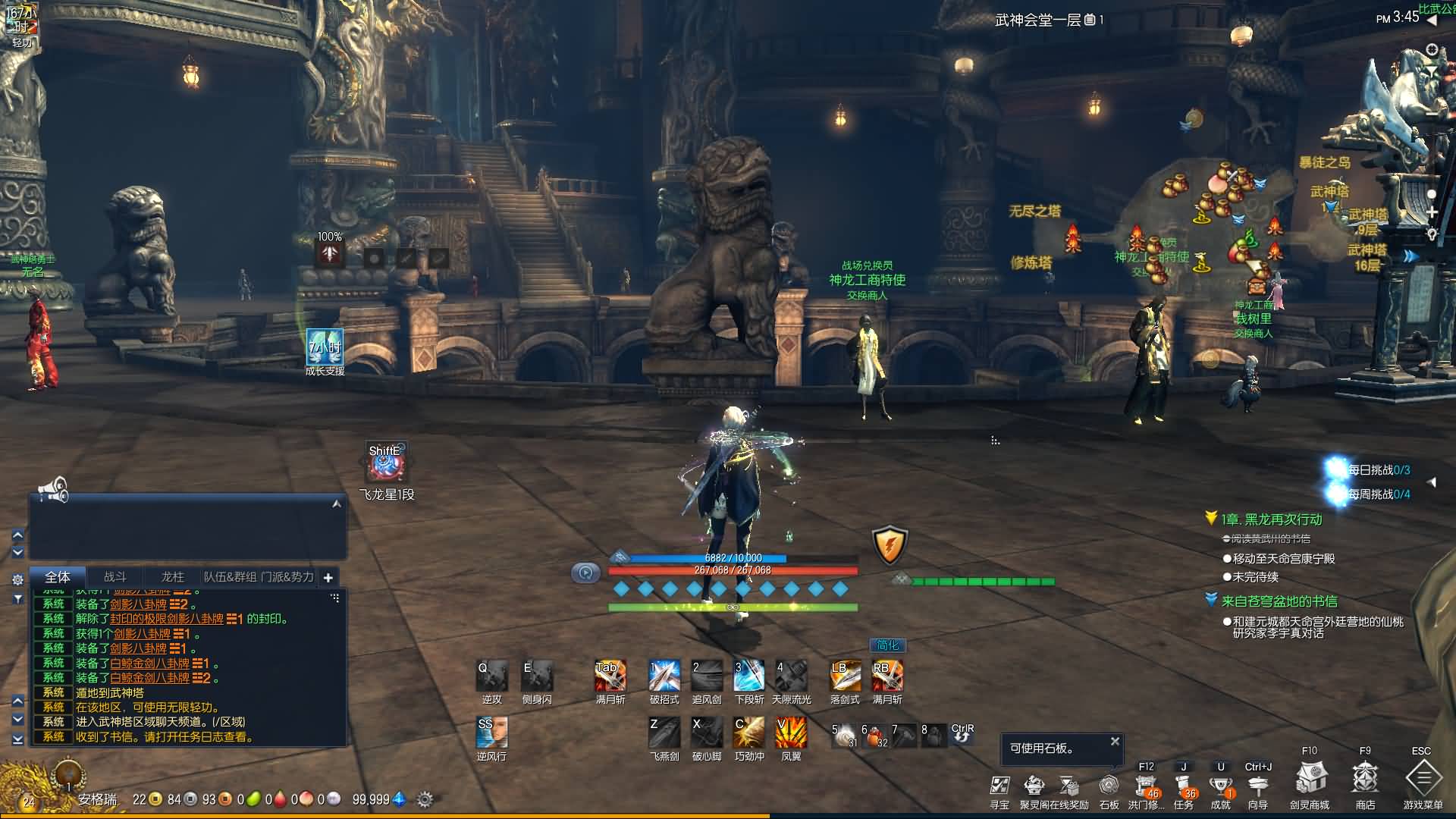The image size is (1456, 819).
Task: Open the 剑灵商城 store
Action: coord(1310,779)
